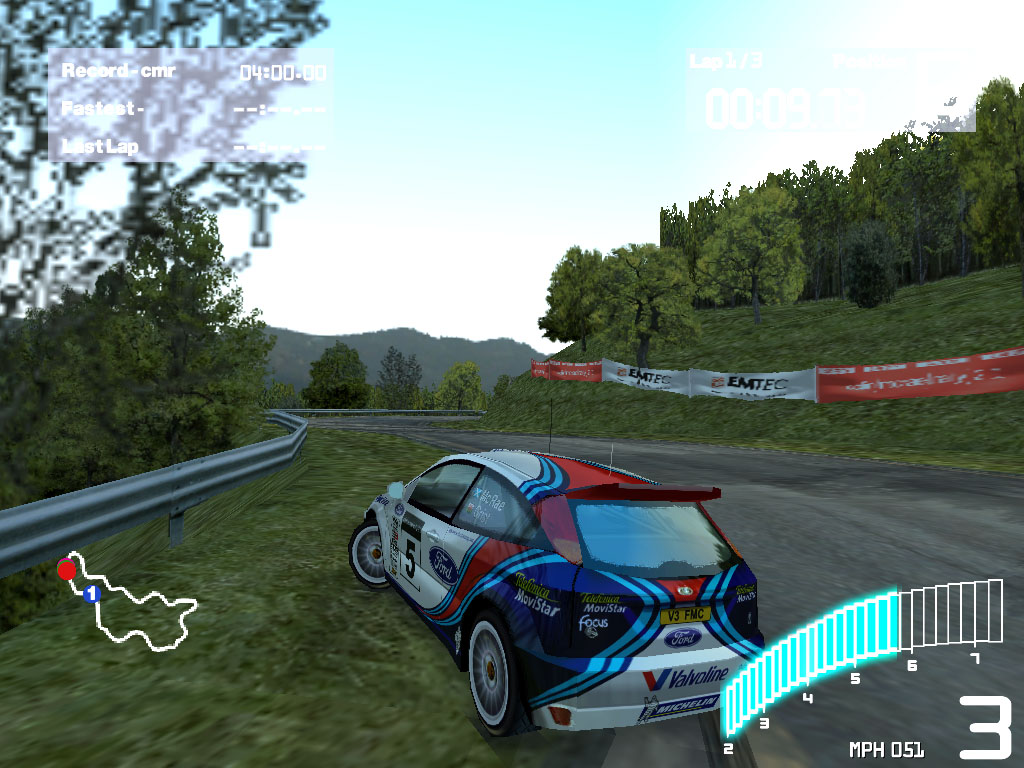
Task: Click the red dot on the track map
Action: pos(66,570)
